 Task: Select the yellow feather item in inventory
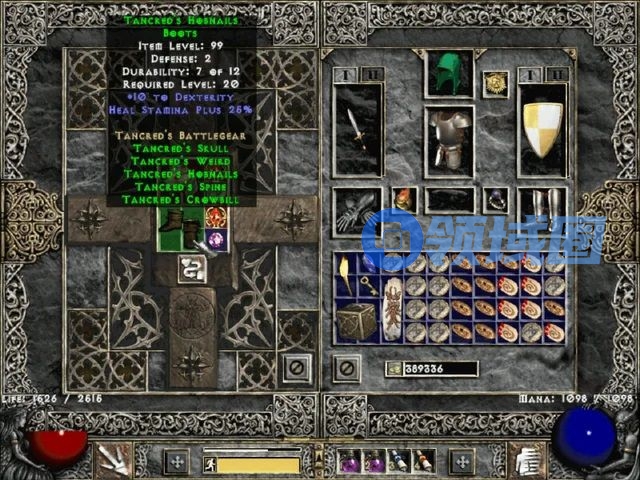[345, 274]
